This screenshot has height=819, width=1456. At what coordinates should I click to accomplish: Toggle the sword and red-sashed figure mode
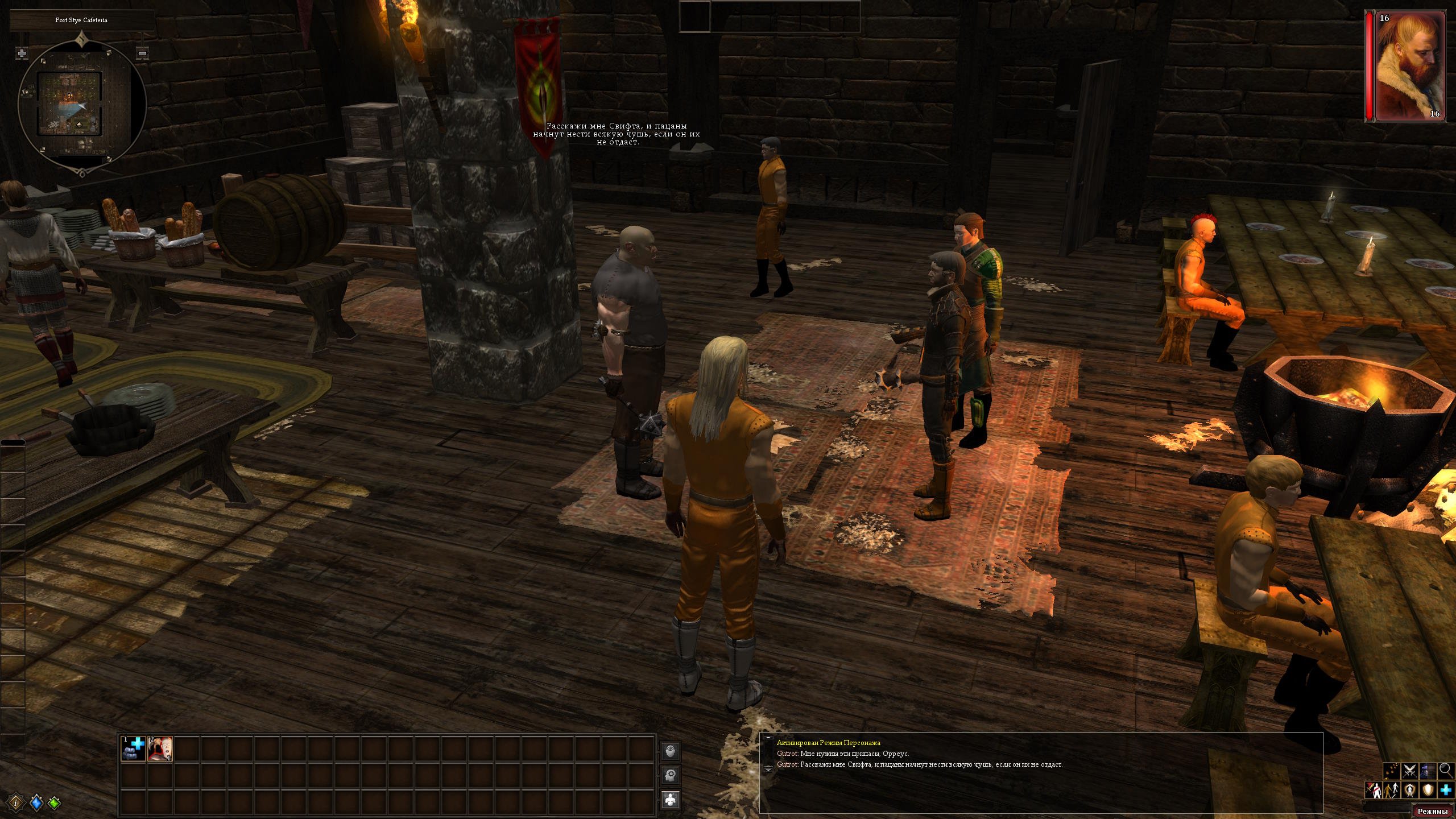click(x=1373, y=791)
